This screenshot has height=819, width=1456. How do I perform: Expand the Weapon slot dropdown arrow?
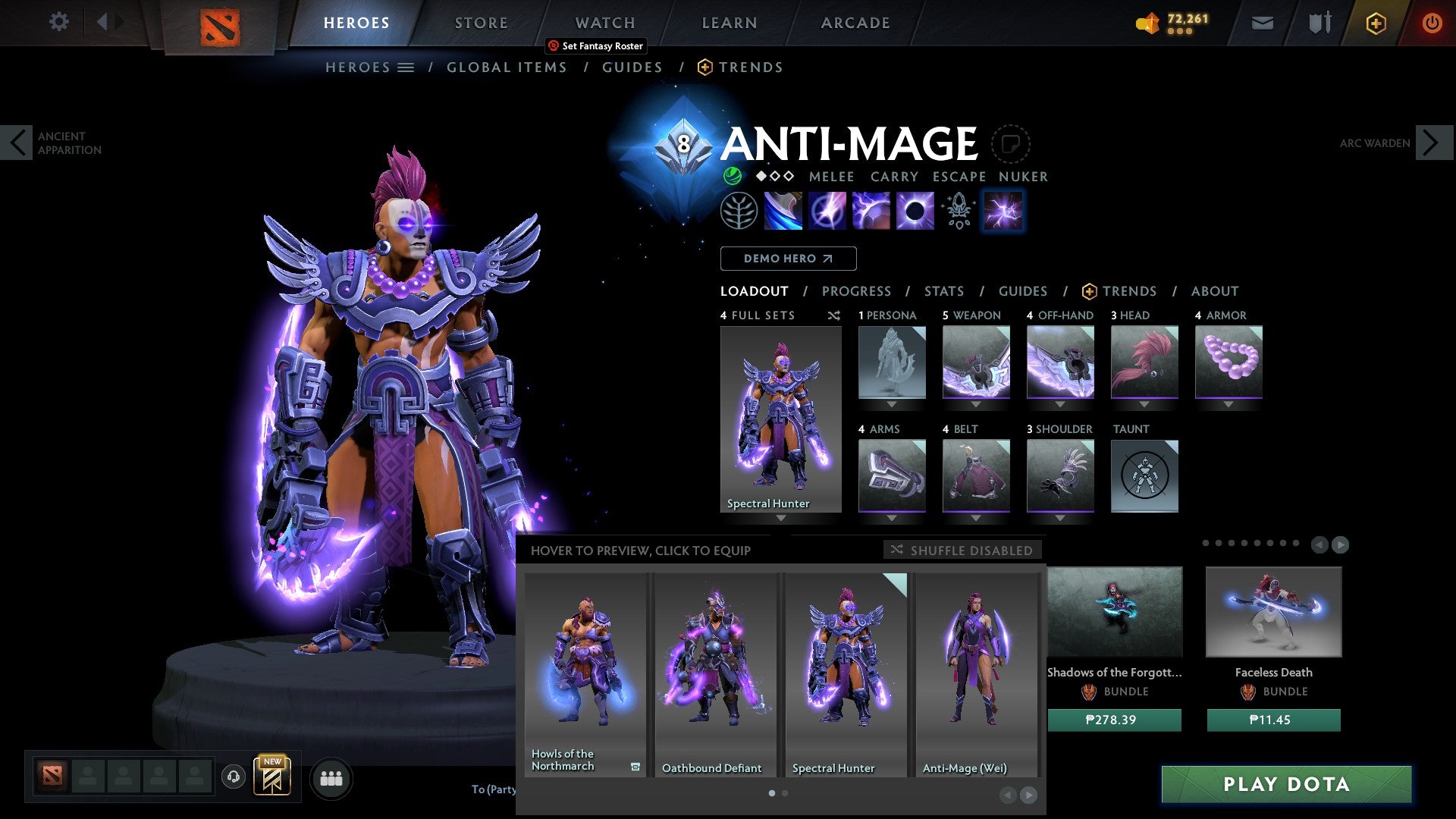click(x=977, y=405)
